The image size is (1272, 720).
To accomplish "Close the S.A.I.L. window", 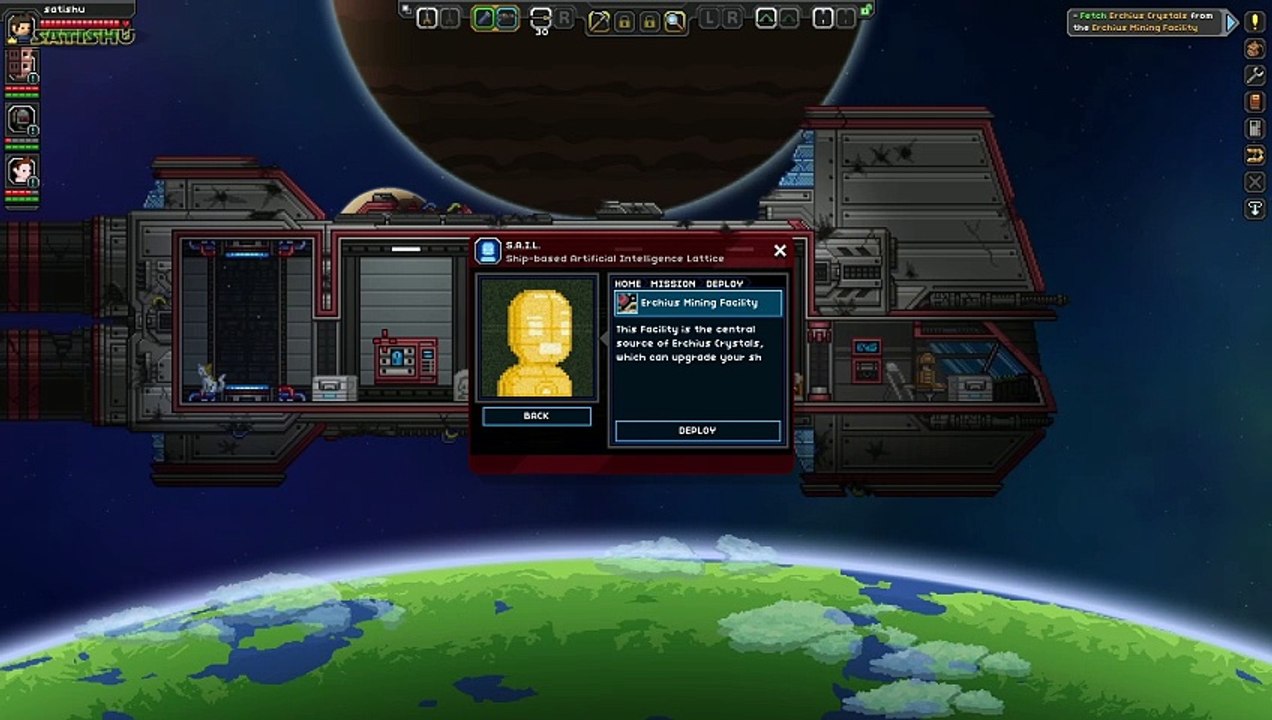I will (780, 251).
